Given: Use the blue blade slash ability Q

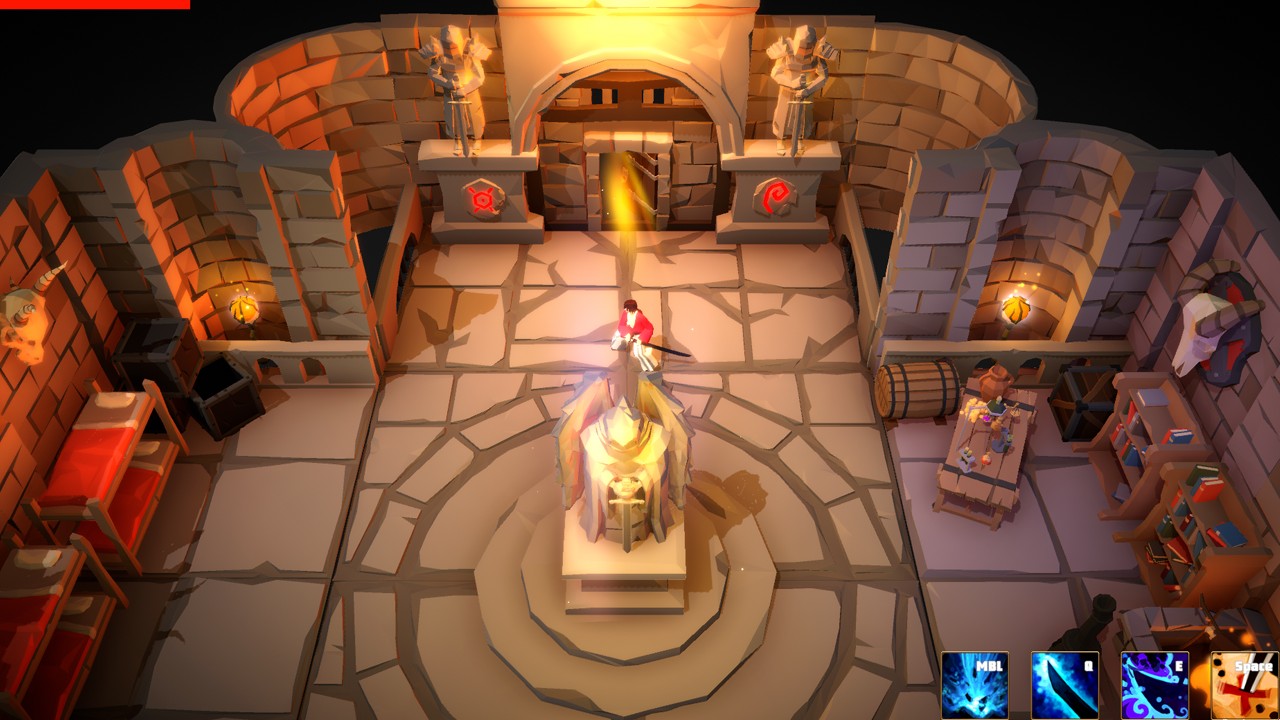Looking at the screenshot, I should (1064, 685).
